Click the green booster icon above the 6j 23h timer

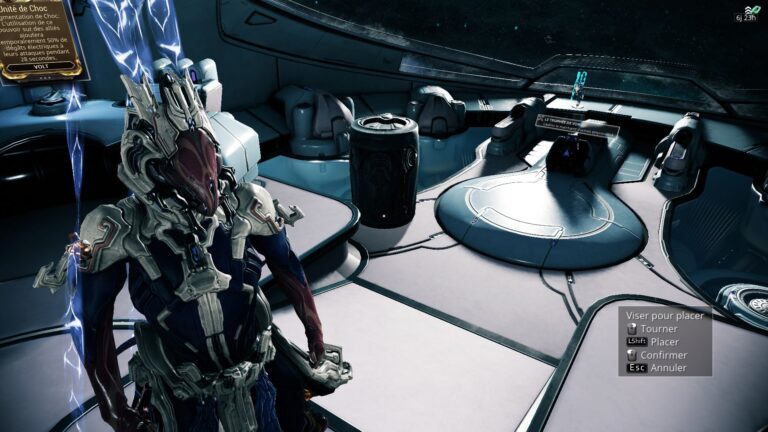755,9
